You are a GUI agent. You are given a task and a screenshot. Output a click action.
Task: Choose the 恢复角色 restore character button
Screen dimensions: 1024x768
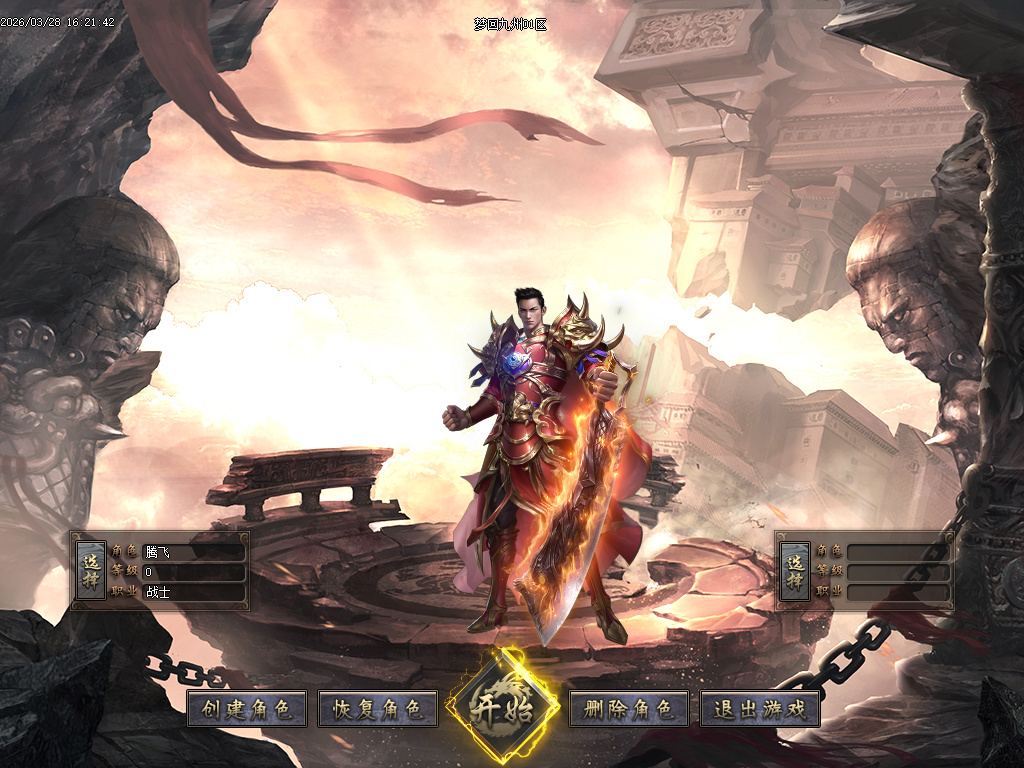(x=378, y=710)
